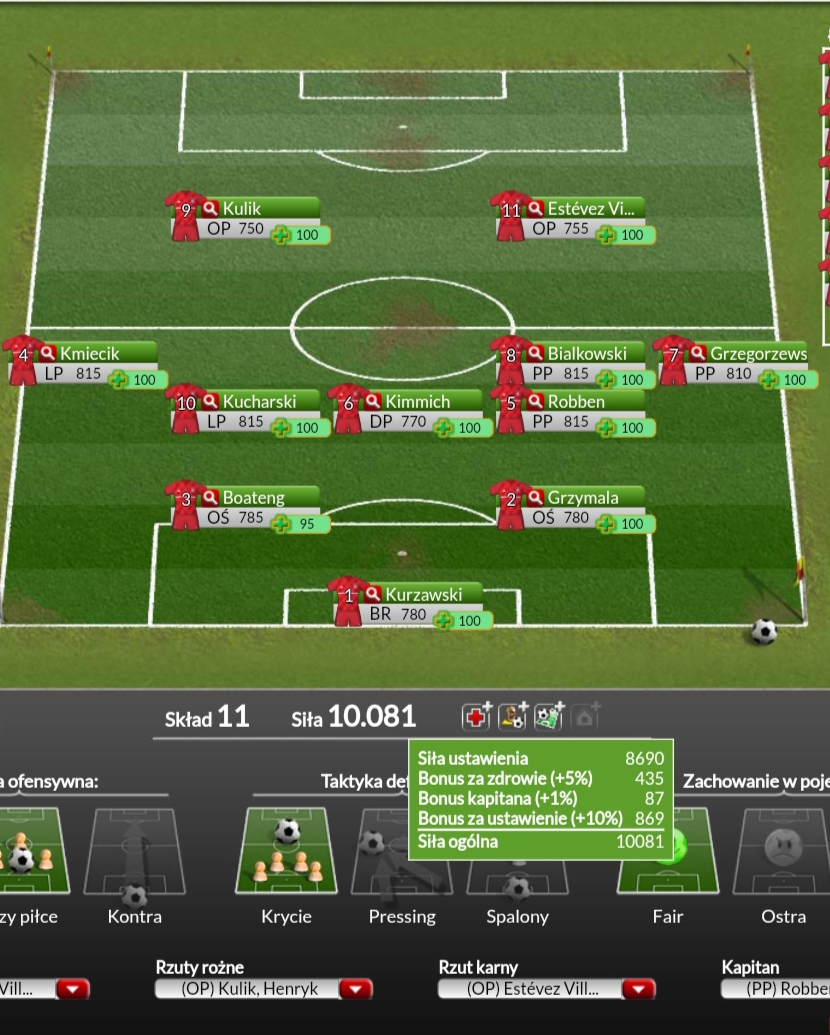Screen dimensions: 830x1035
Task: Click the red cross health bonus icon
Action: [476, 716]
